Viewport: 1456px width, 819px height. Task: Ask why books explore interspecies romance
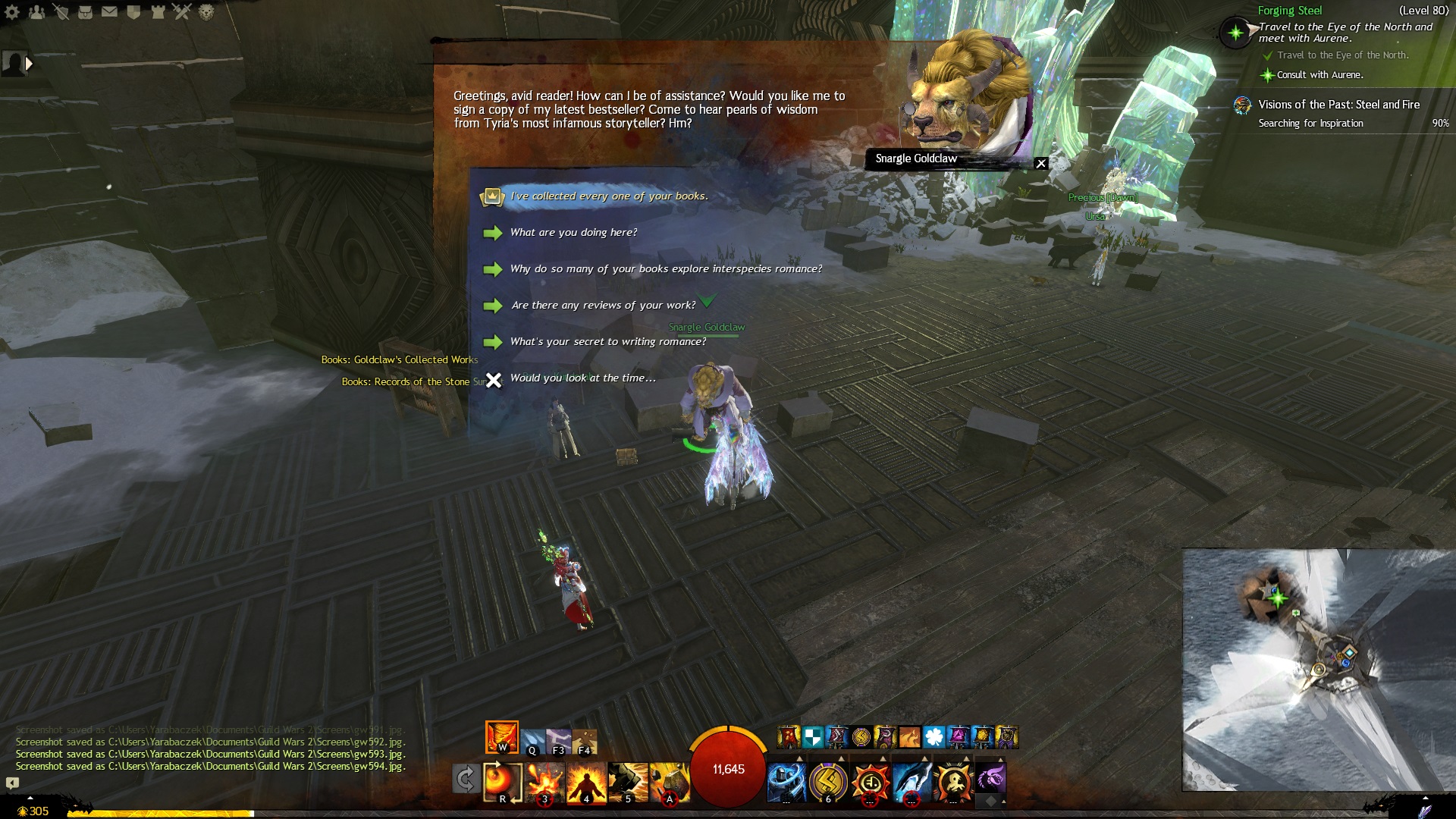coord(665,269)
